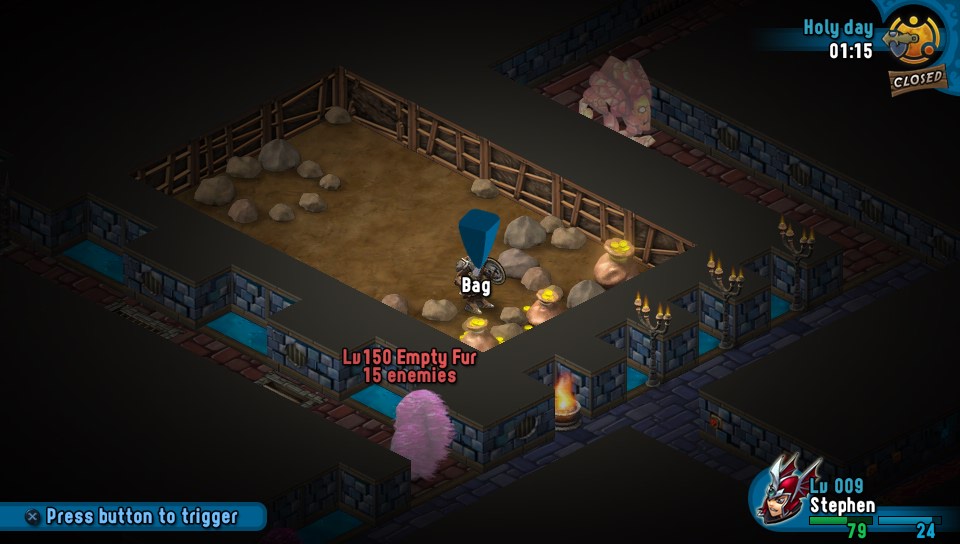Click the CLOSED shop sign
960x544 pixels.
pos(916,79)
